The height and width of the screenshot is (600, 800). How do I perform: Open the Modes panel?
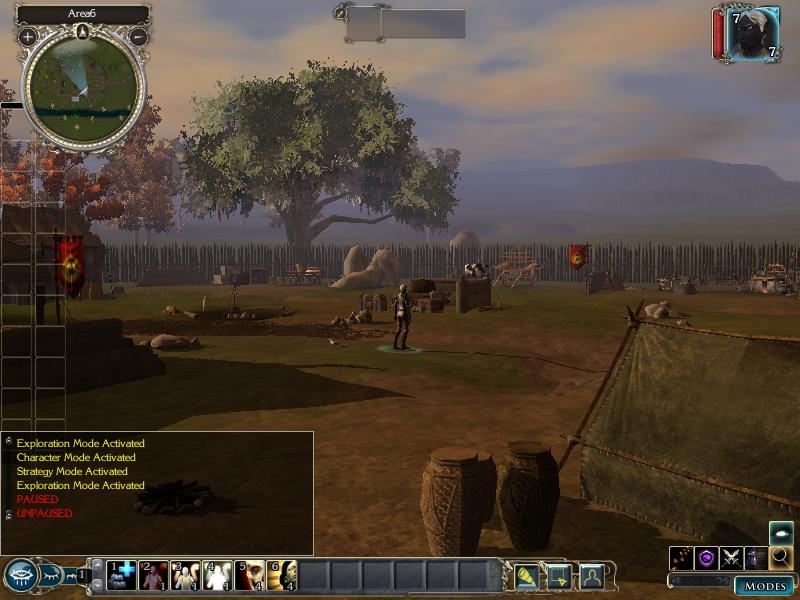(765, 585)
